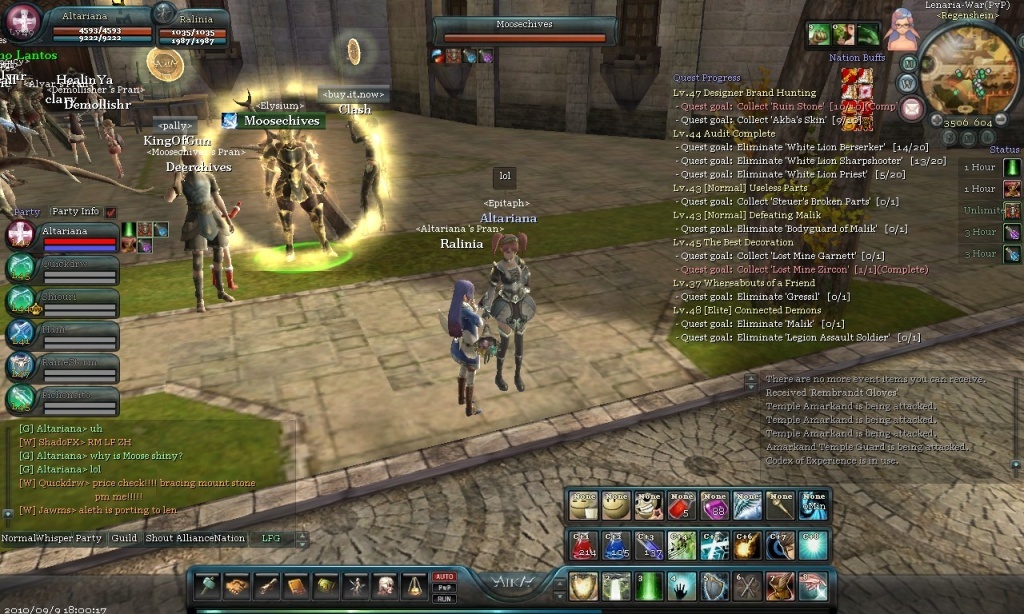Switch chat to the Whisper tab
The image size is (1024, 614).
[x=53, y=538]
